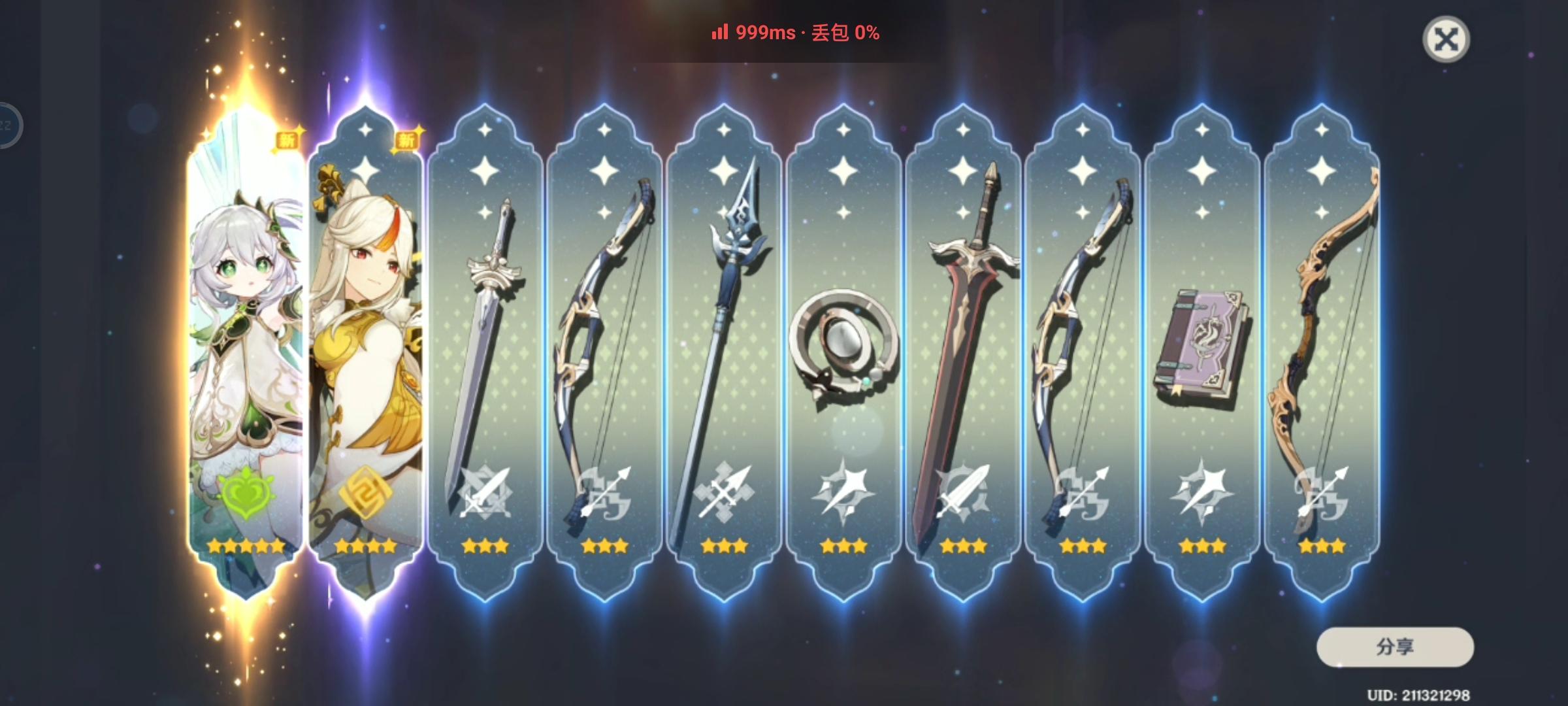Click the network signal bars icon at top
Image resolution: width=1568 pixels, height=706 pixels.
click(719, 31)
